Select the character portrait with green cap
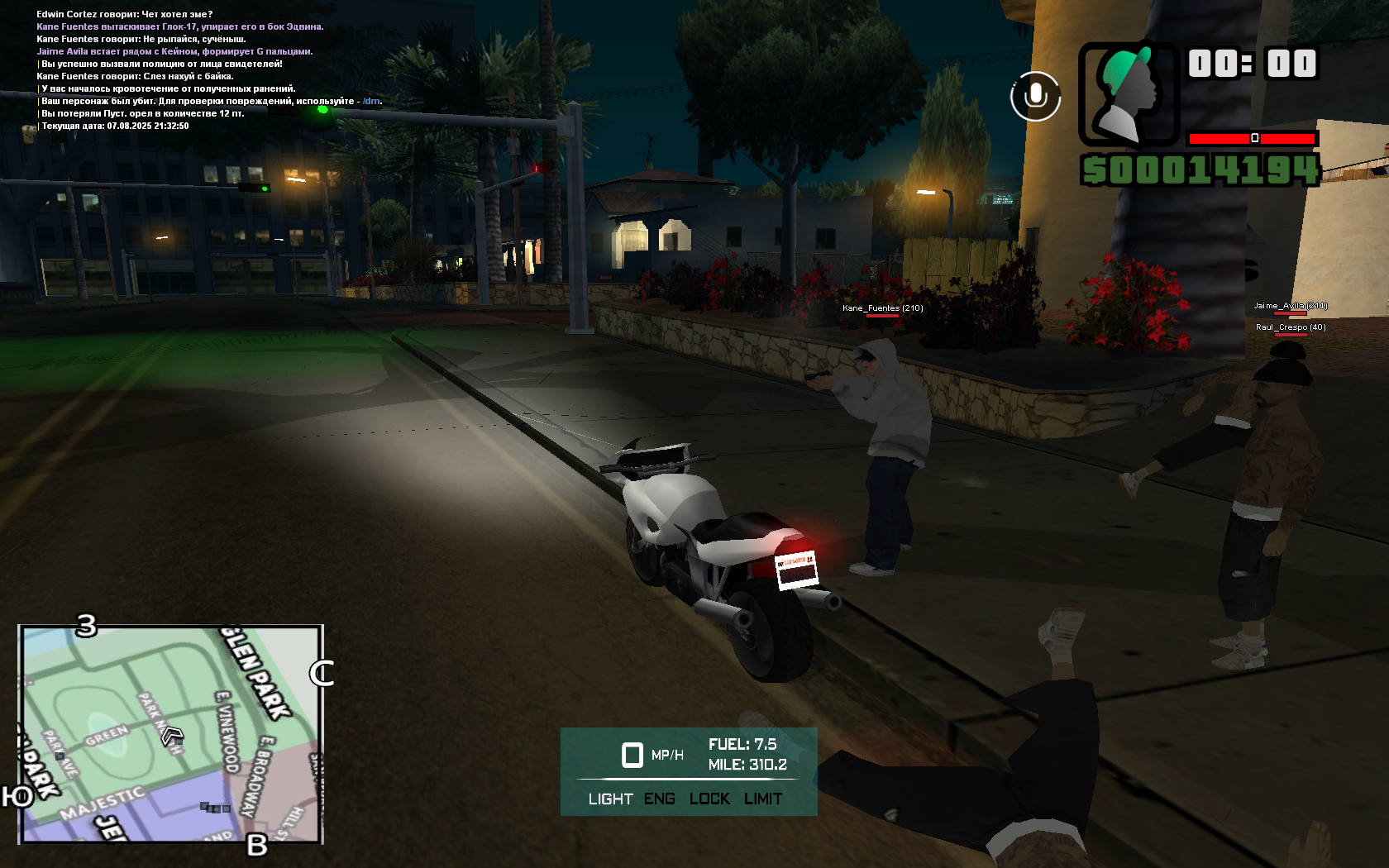This screenshot has width=1389, height=868. click(1128, 94)
